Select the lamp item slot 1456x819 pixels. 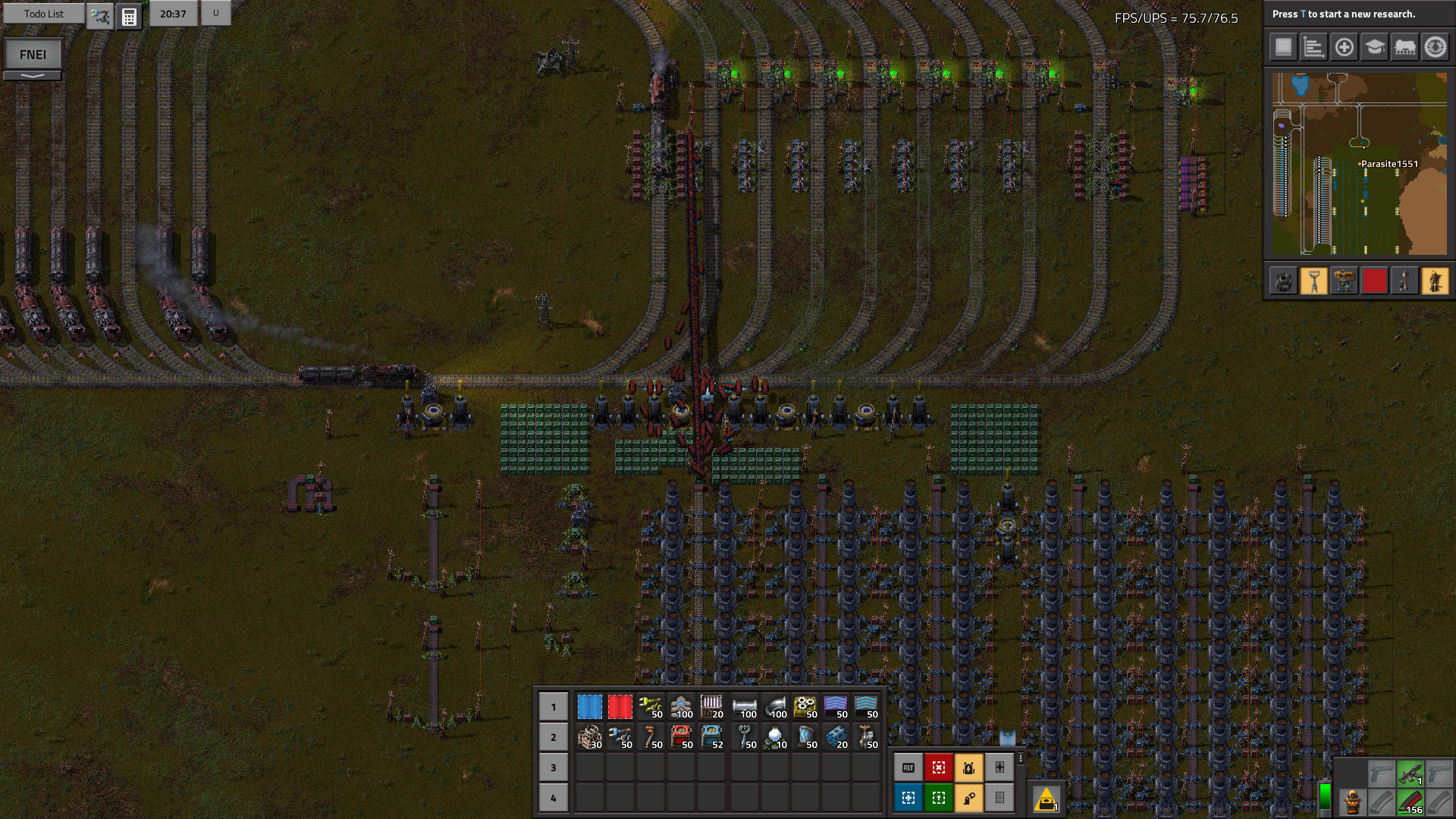pos(775,737)
